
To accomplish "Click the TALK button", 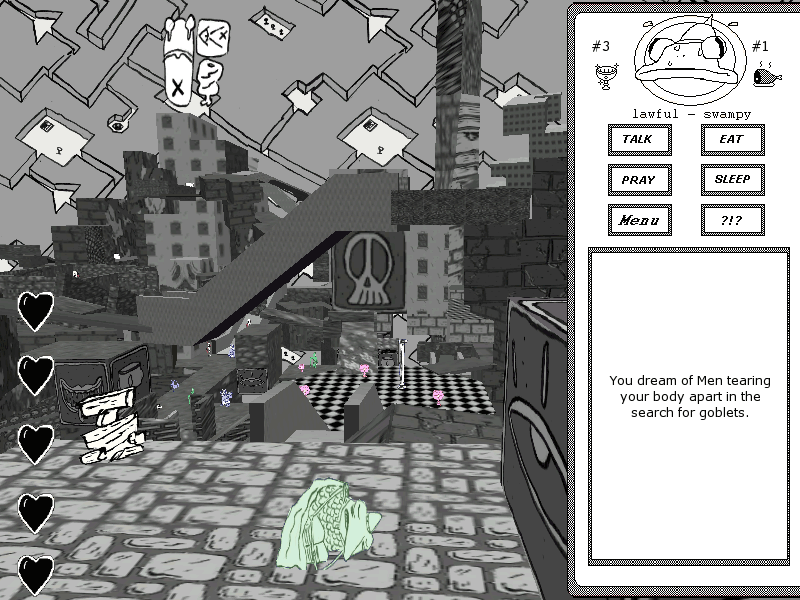I will (639, 139).
